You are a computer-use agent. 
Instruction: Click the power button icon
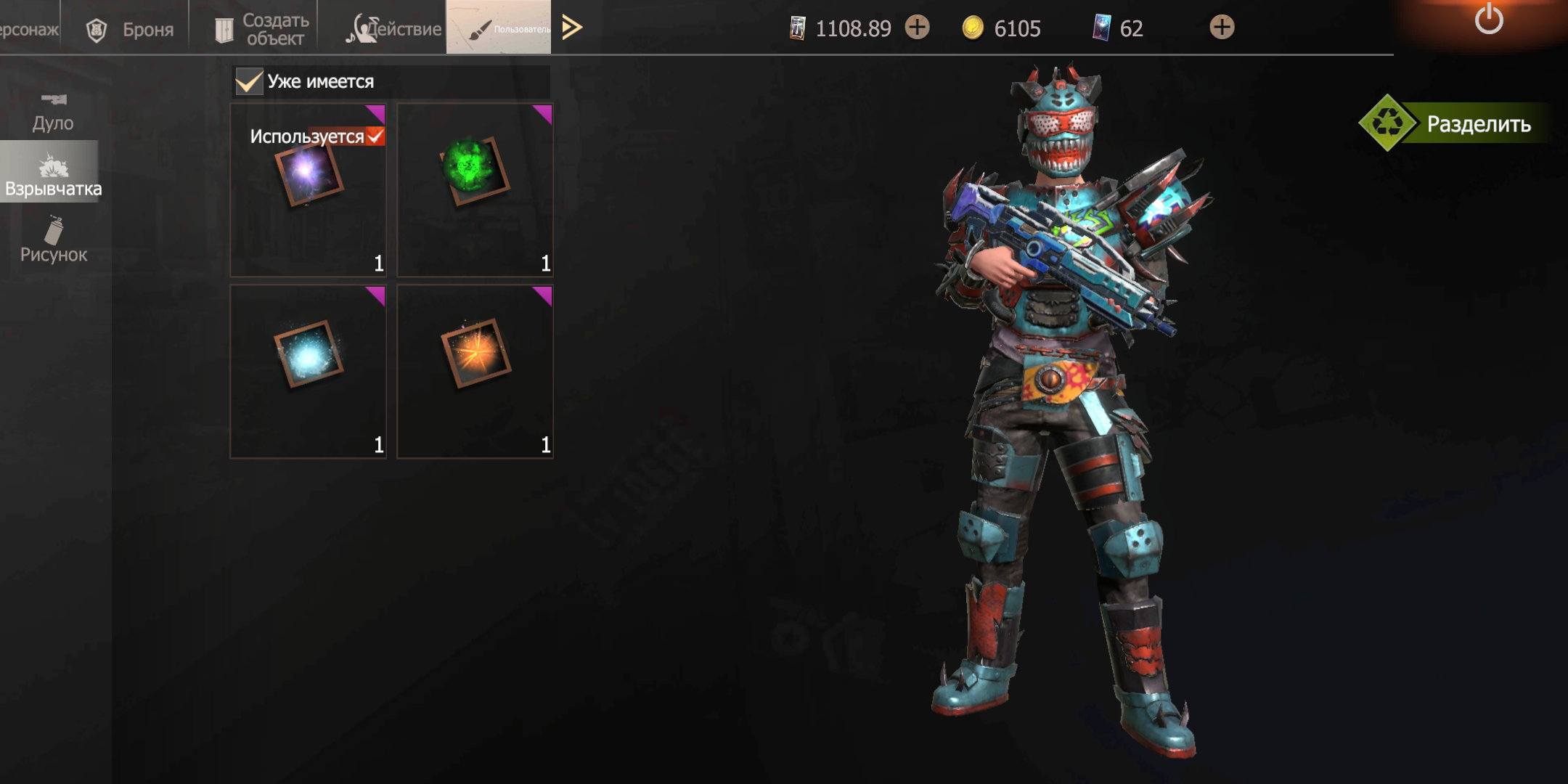[x=1489, y=19]
